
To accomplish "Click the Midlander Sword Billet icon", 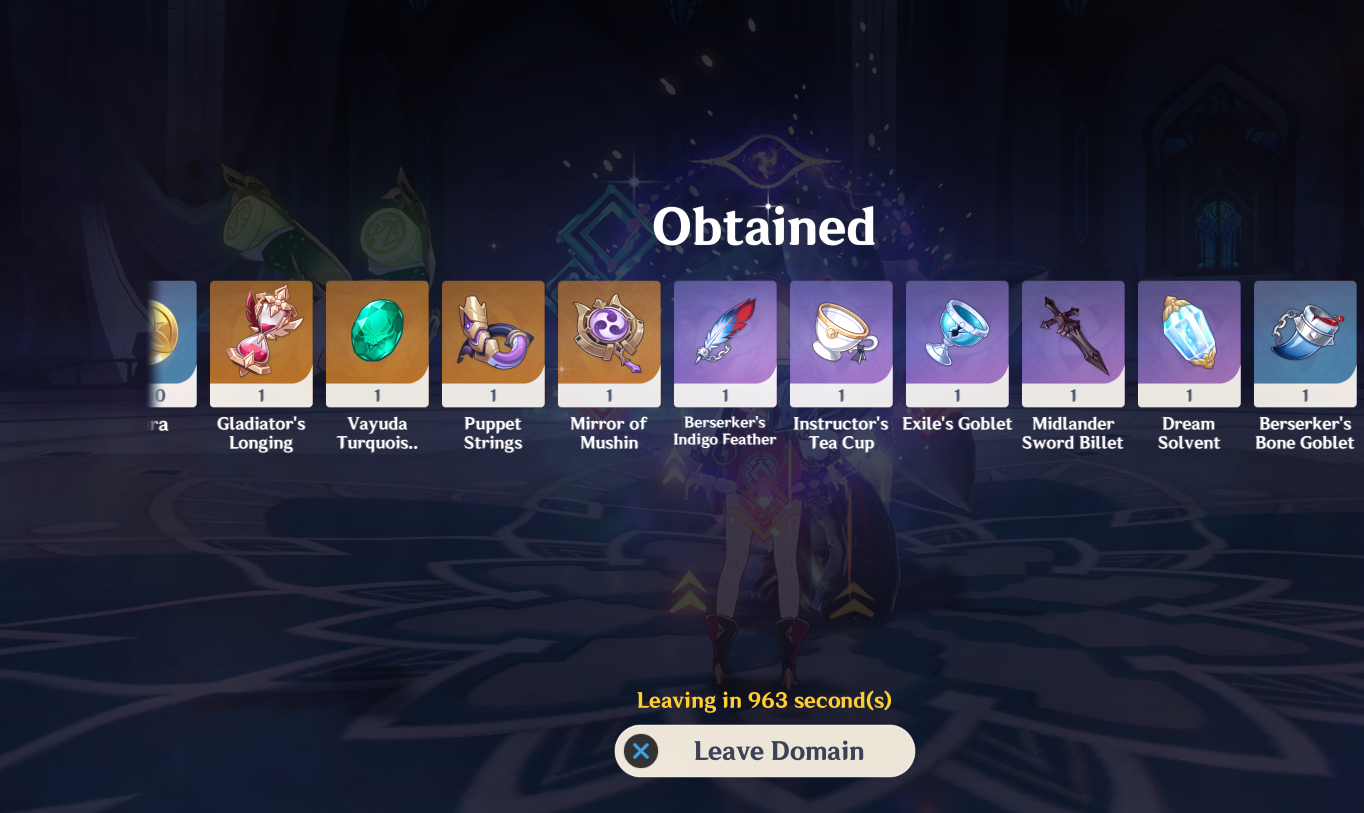I will tap(1072, 342).
